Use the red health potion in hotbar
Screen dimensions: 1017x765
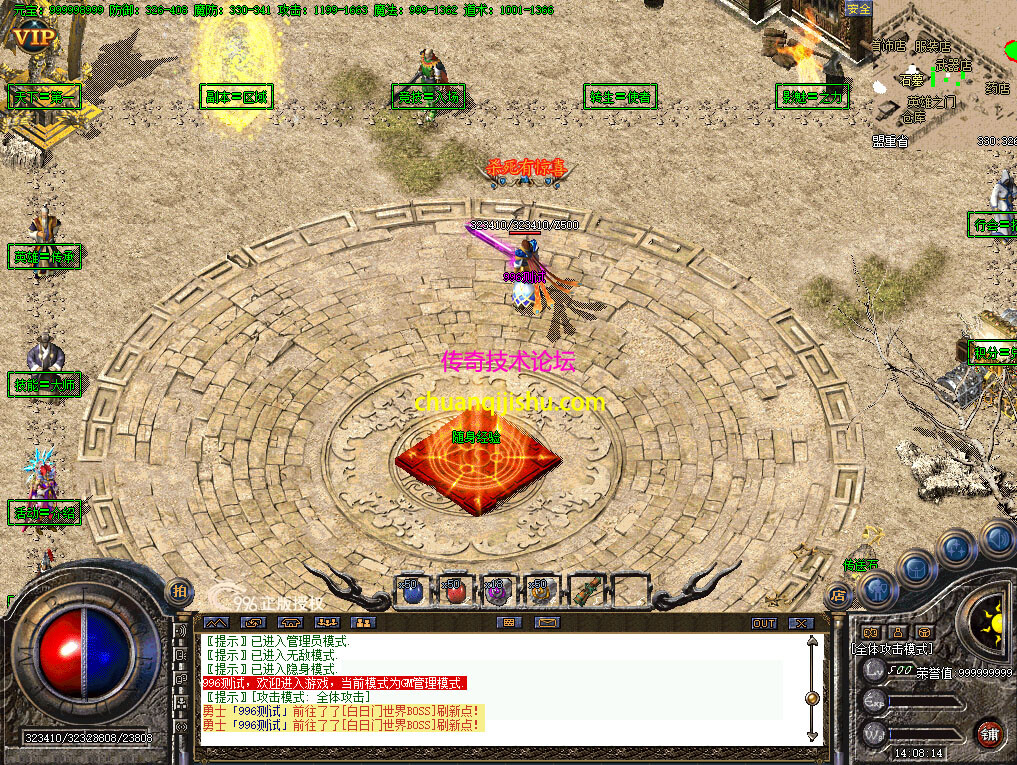[x=455, y=591]
